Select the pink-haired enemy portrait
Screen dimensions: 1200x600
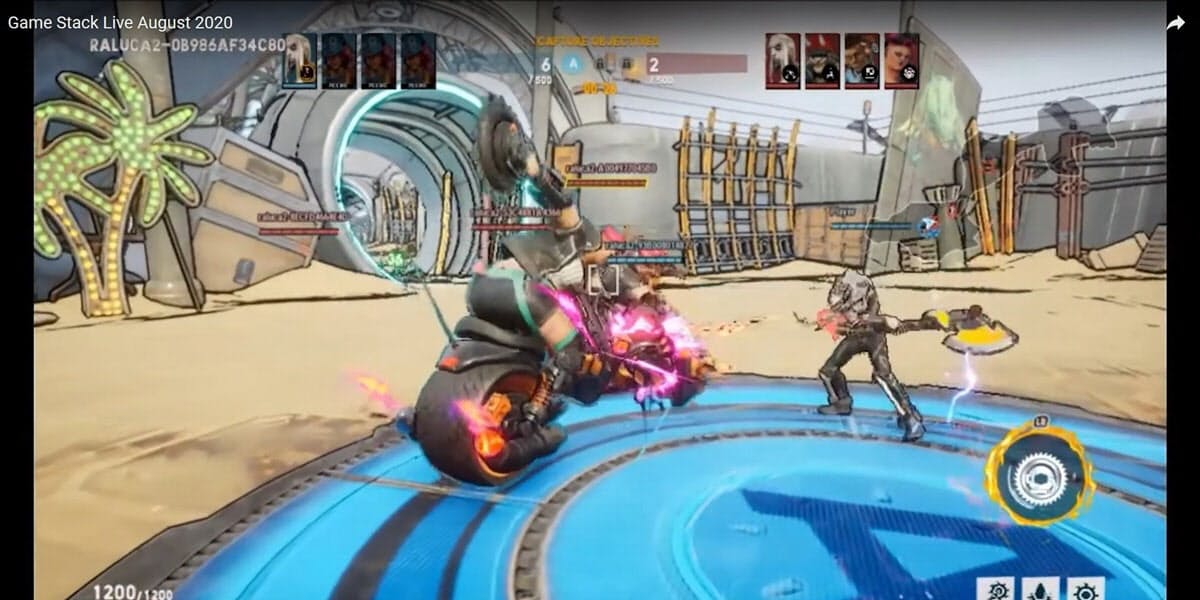901,60
